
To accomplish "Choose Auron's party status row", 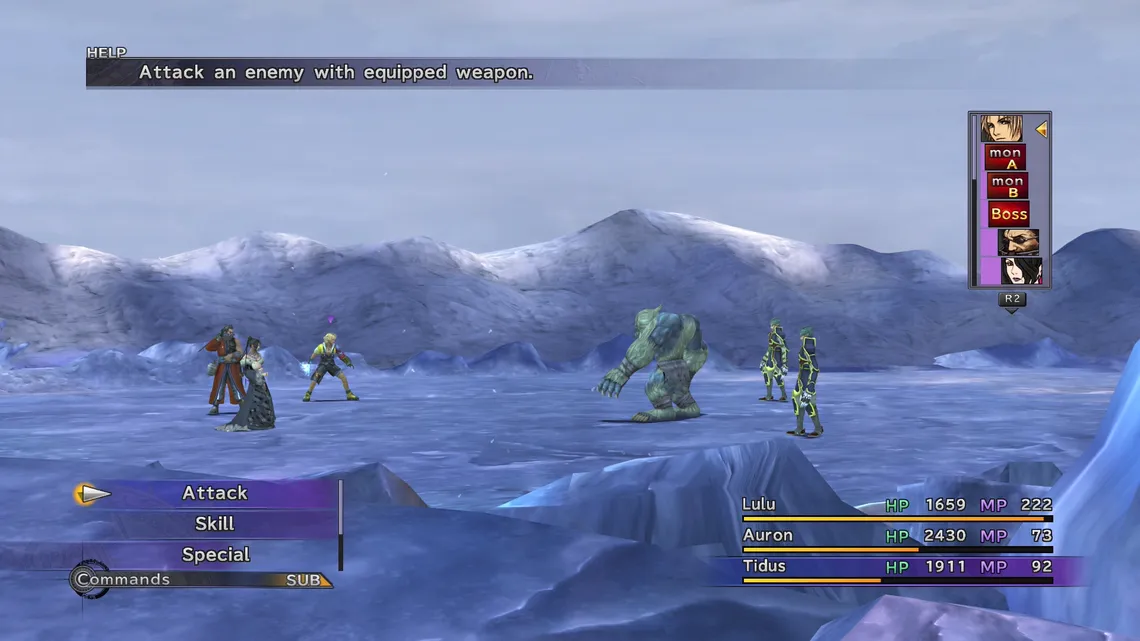I will coord(896,537).
